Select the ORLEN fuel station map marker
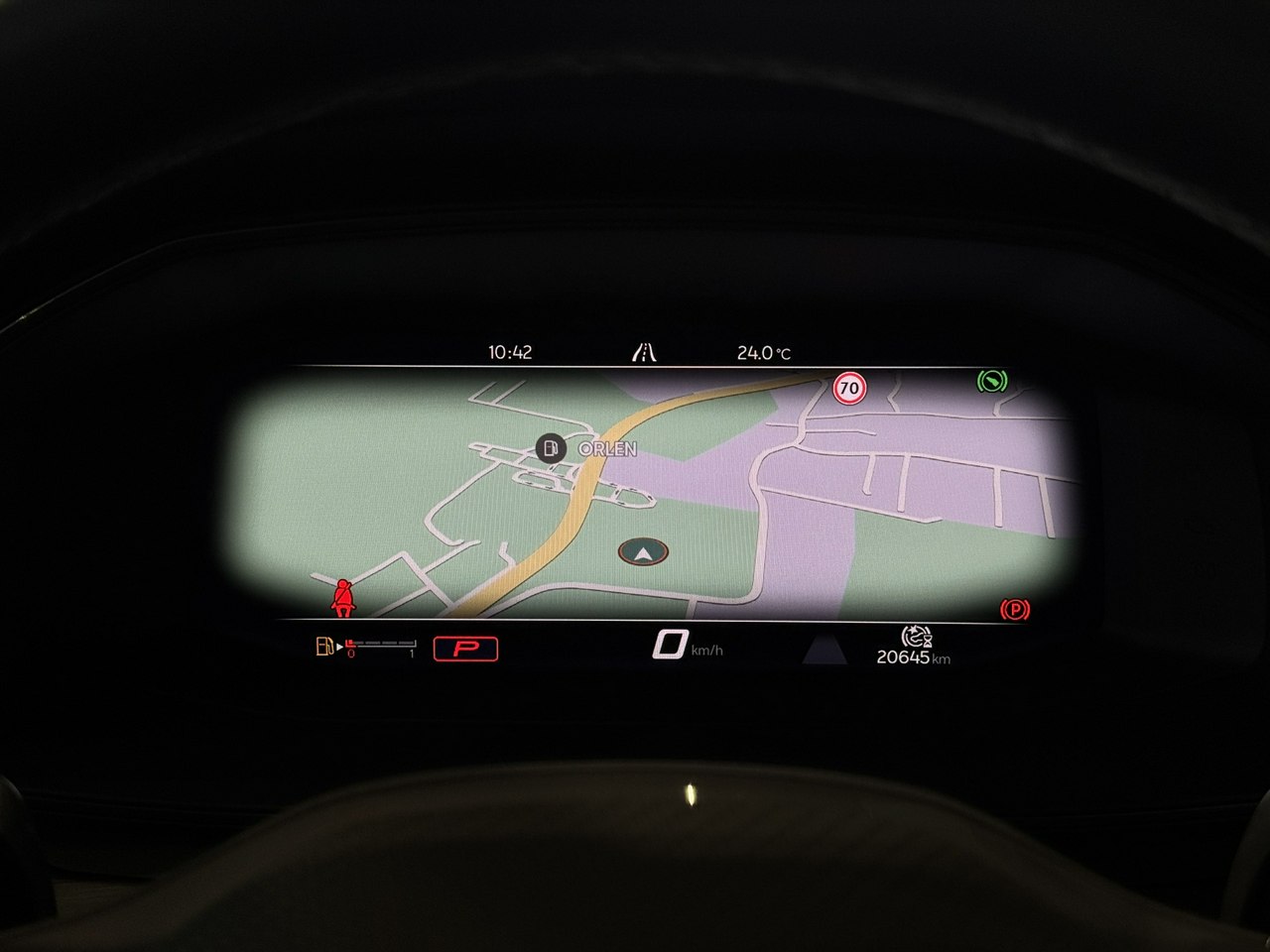Viewport: 1270px width, 952px height. click(x=549, y=448)
